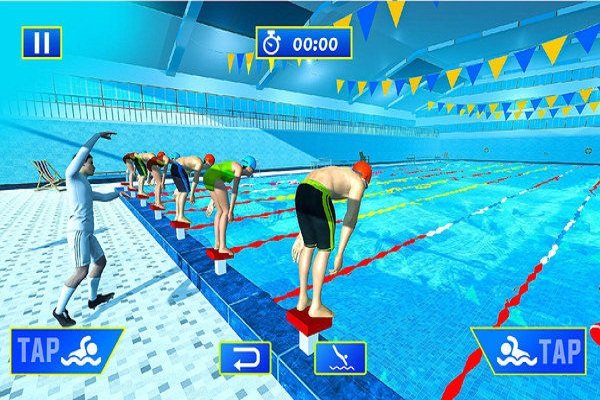Tap the right TAP swim button
Image resolution: width=600 pixels, height=400 pixels.
(530, 350)
